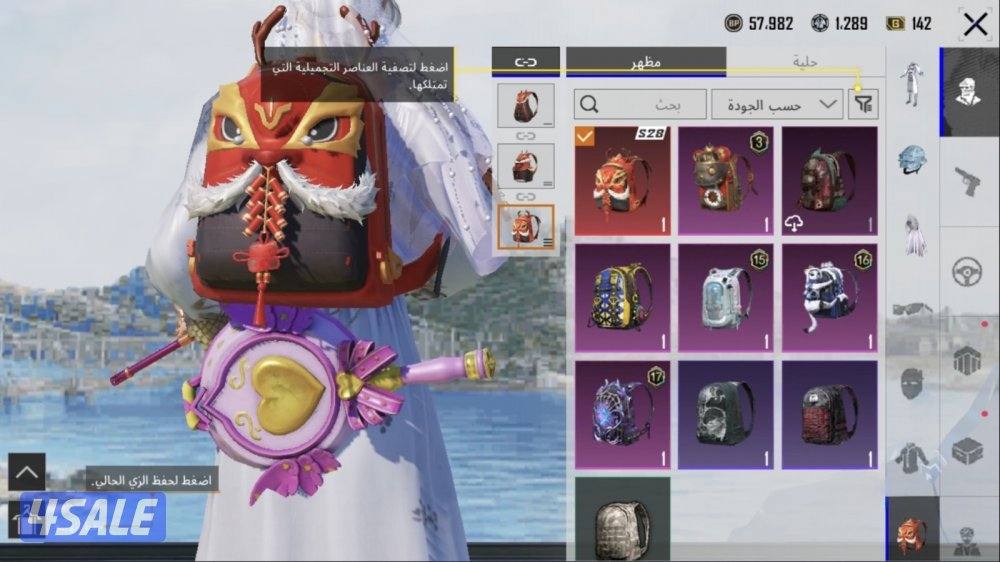The height and width of the screenshot is (562, 1000).
Task: Pick the grey default backpack skin
Action: point(622,518)
